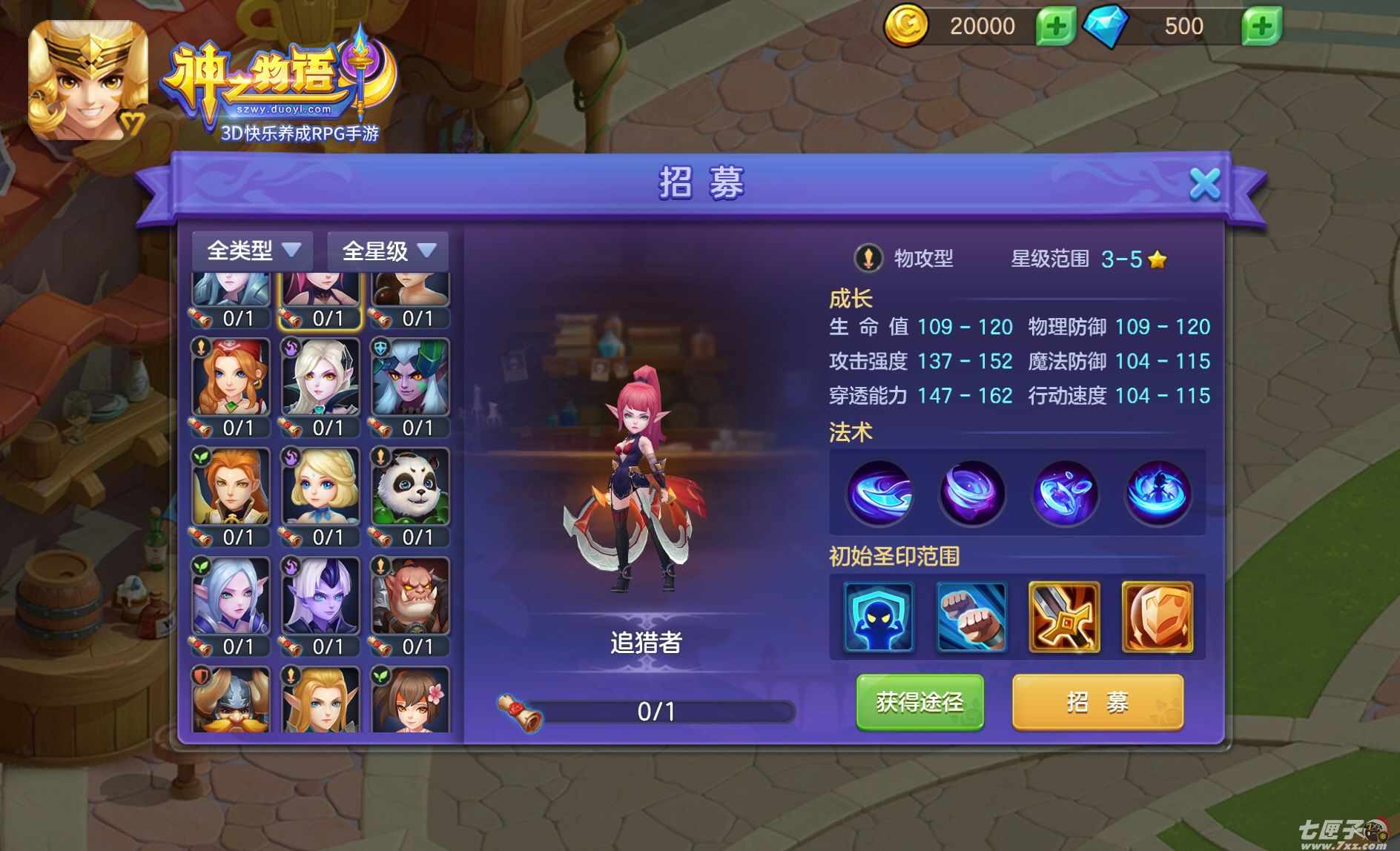Open the 全星级 star filter dropdown
The width and height of the screenshot is (1400, 851).
pyautogui.click(x=388, y=251)
